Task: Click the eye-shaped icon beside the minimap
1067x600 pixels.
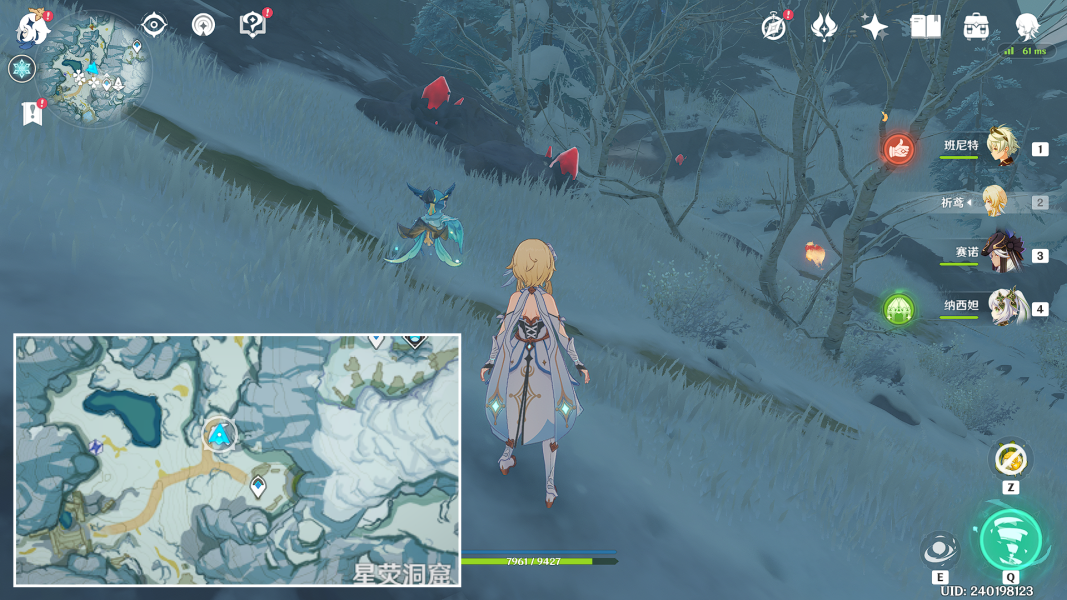Action: [x=154, y=25]
